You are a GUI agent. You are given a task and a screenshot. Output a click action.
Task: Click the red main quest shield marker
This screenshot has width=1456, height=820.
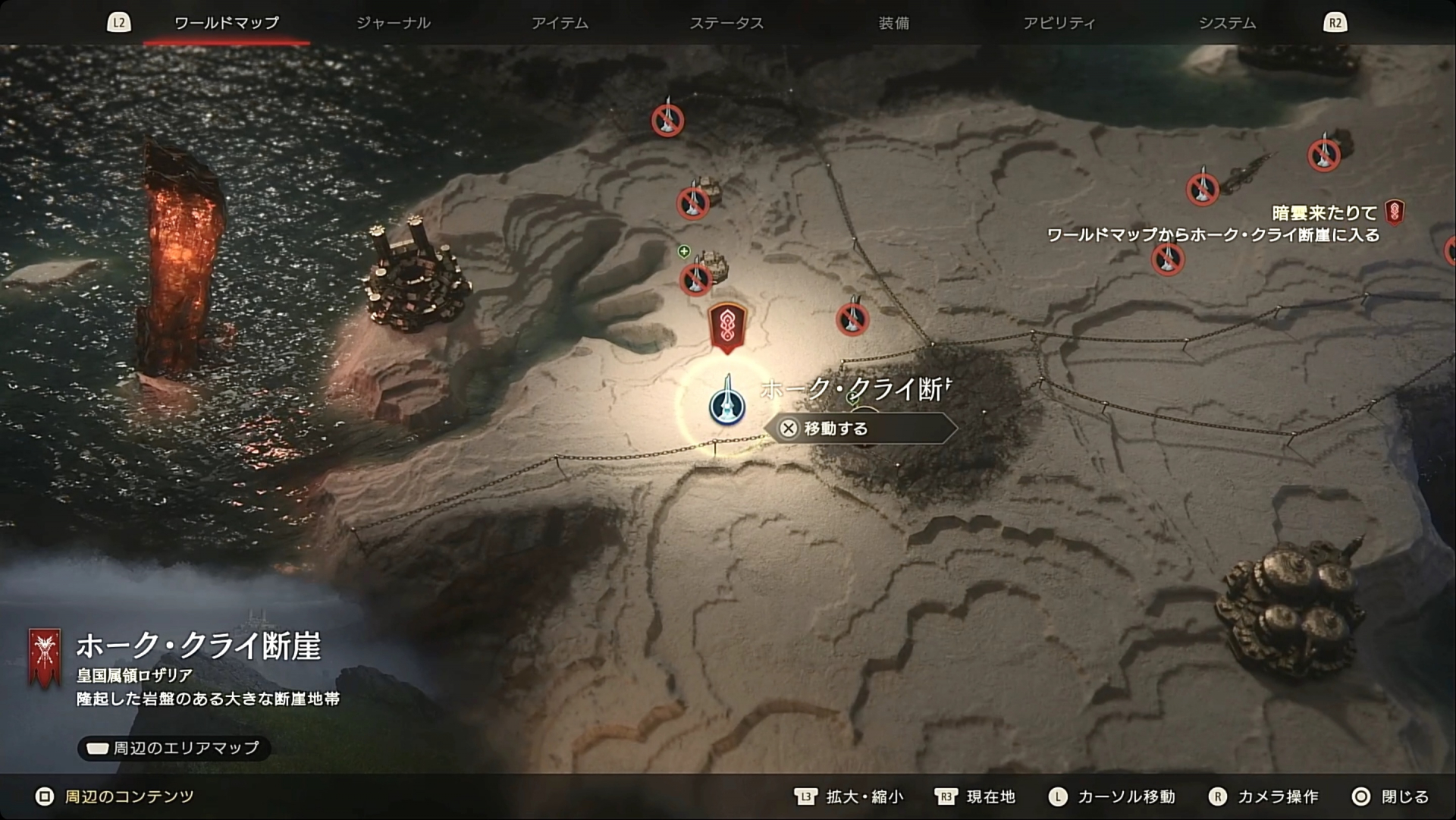point(726,328)
